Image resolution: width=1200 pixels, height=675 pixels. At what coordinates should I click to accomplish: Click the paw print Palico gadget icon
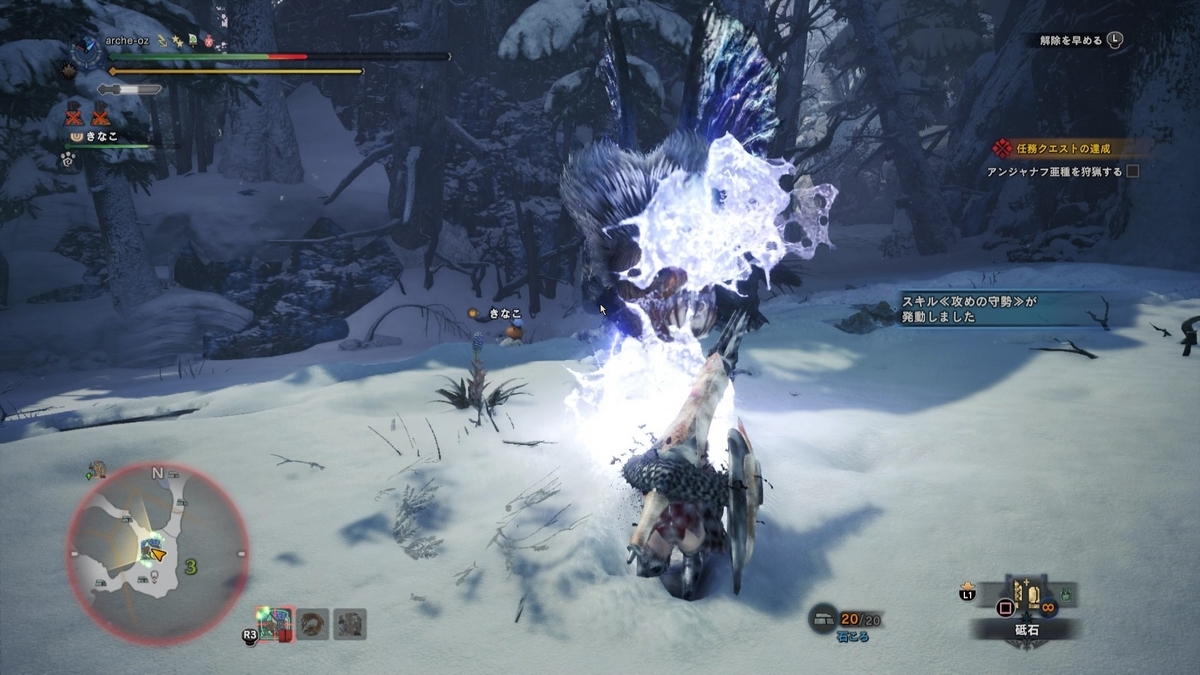(x=69, y=157)
